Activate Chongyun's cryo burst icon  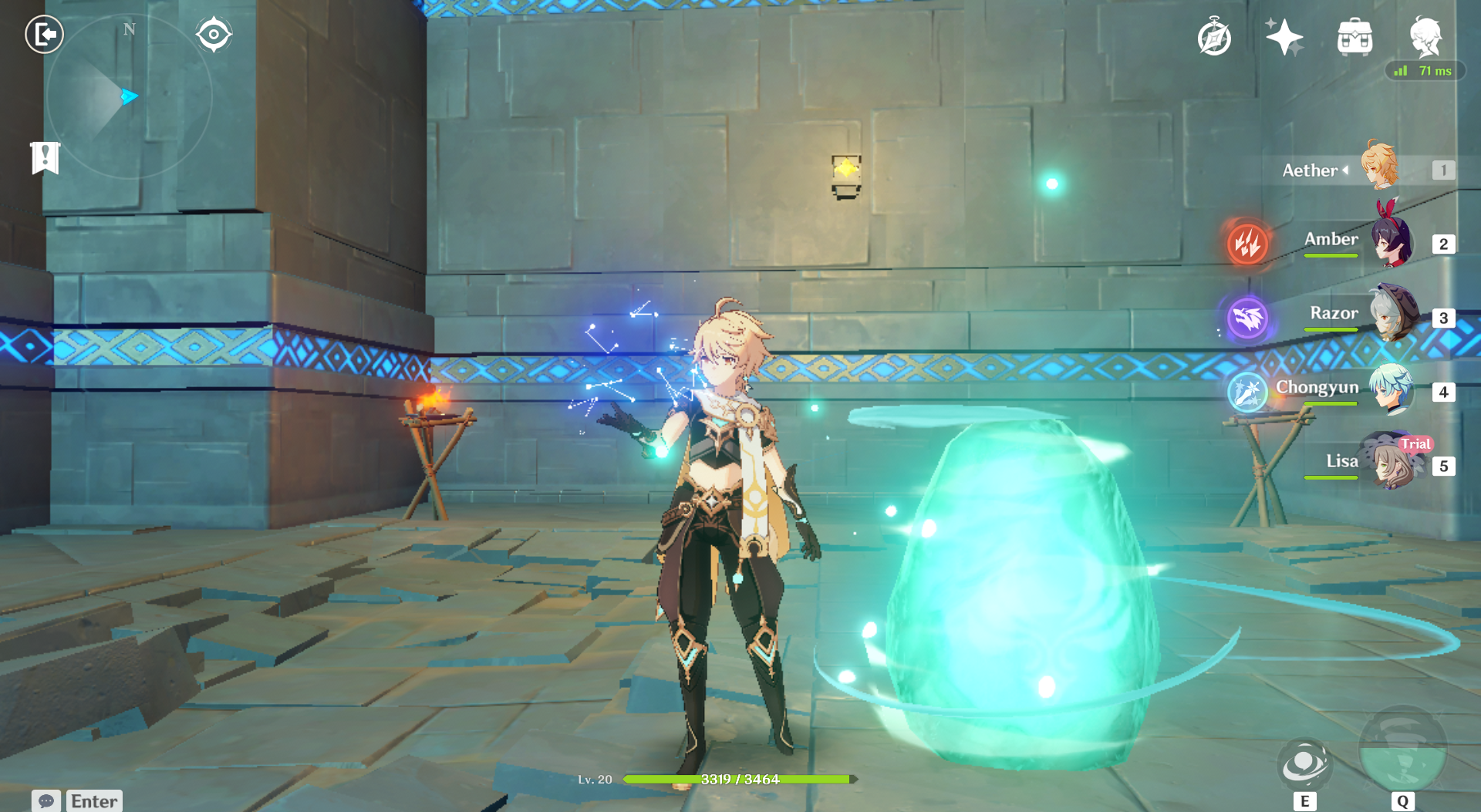[1247, 391]
